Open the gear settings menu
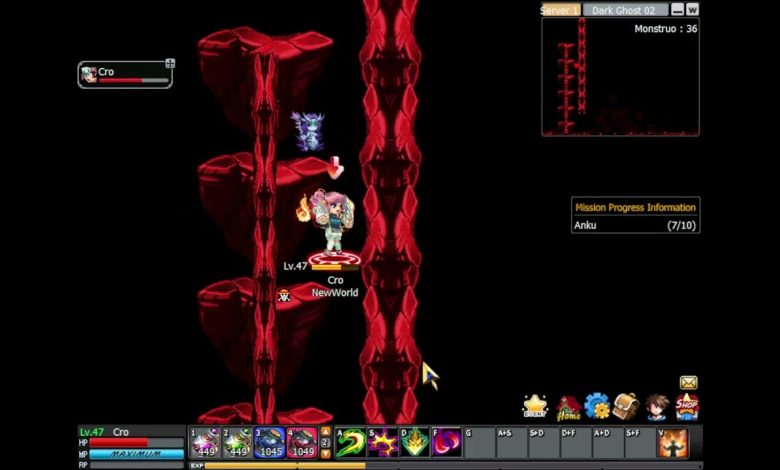The width and height of the screenshot is (780, 470). [598, 406]
